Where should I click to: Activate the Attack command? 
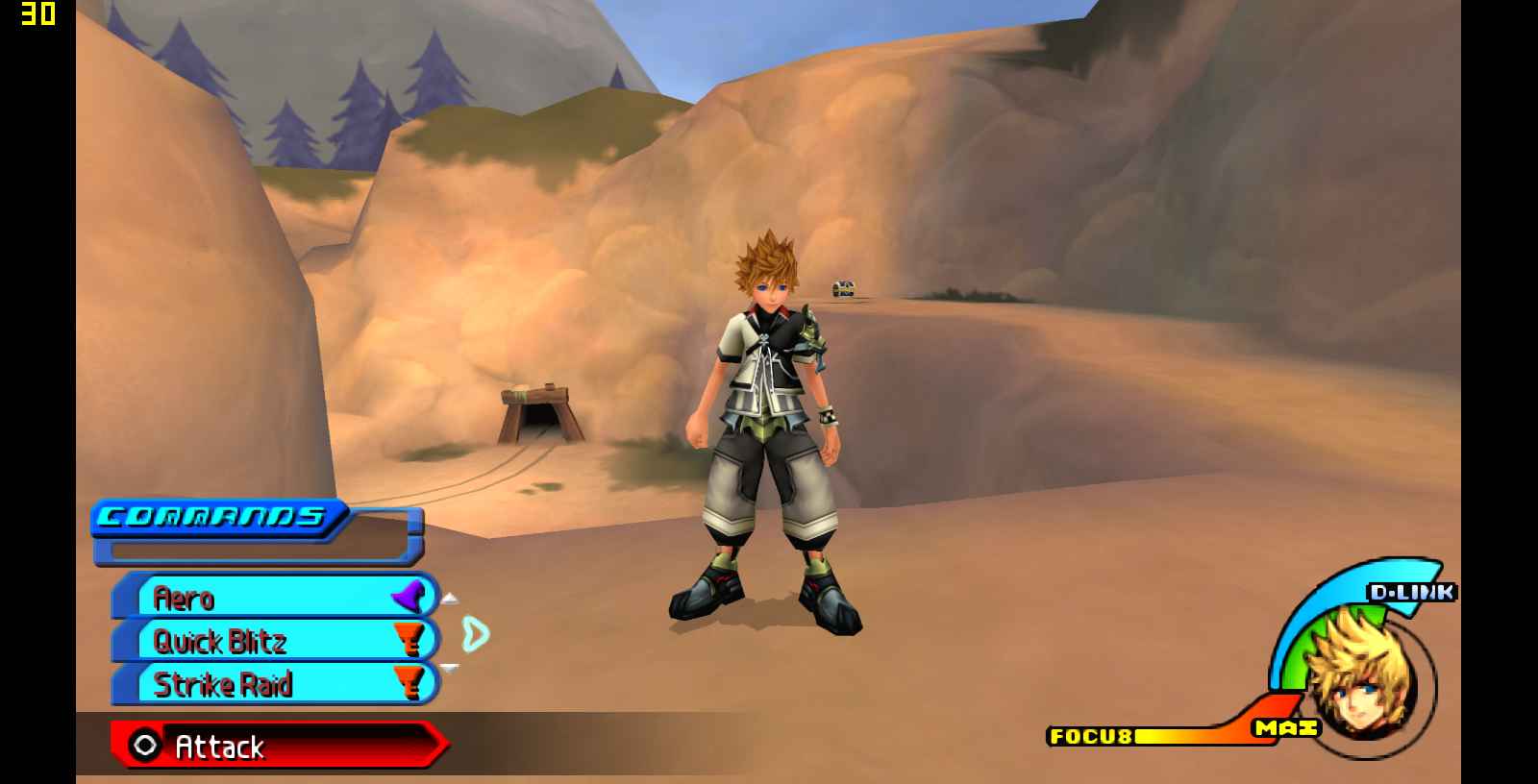(x=277, y=747)
